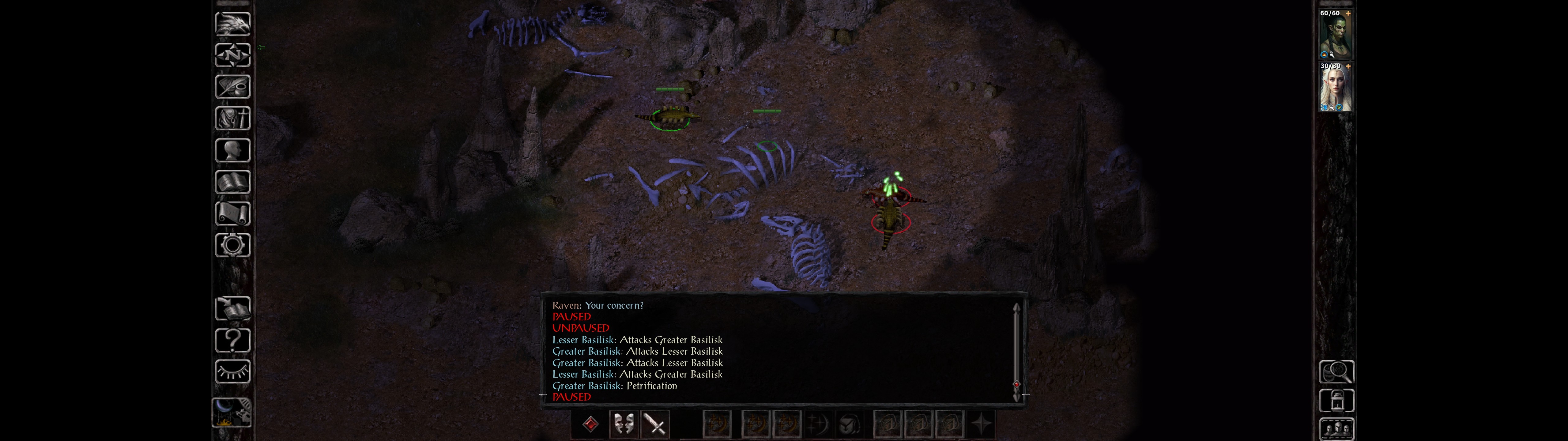Screen dimensions: 1568x441
Task: Open the priest scroll
Action: coord(232,214)
